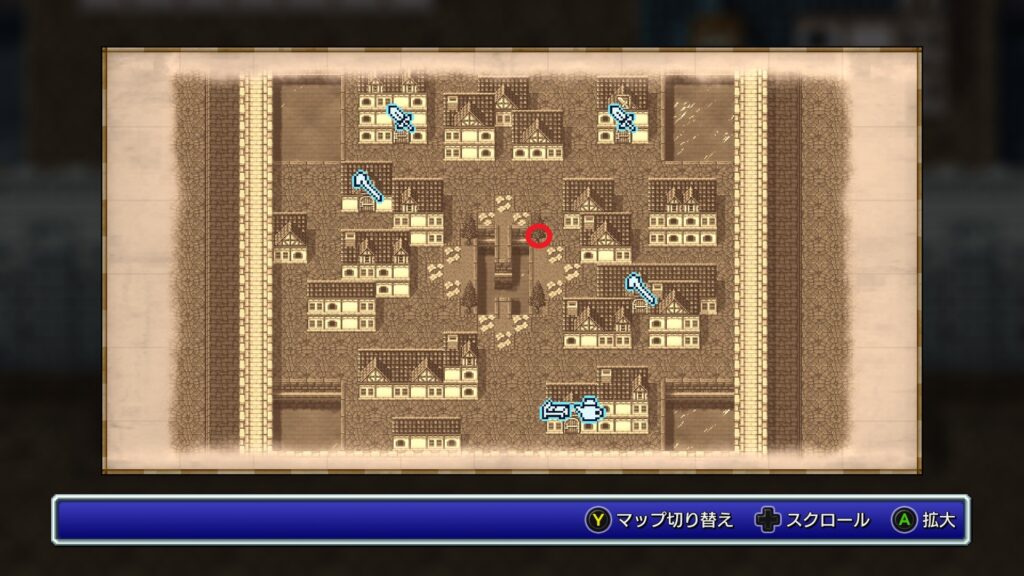Select the inn bed marker
Image resolution: width=1024 pixels, height=576 pixels.
555,410
